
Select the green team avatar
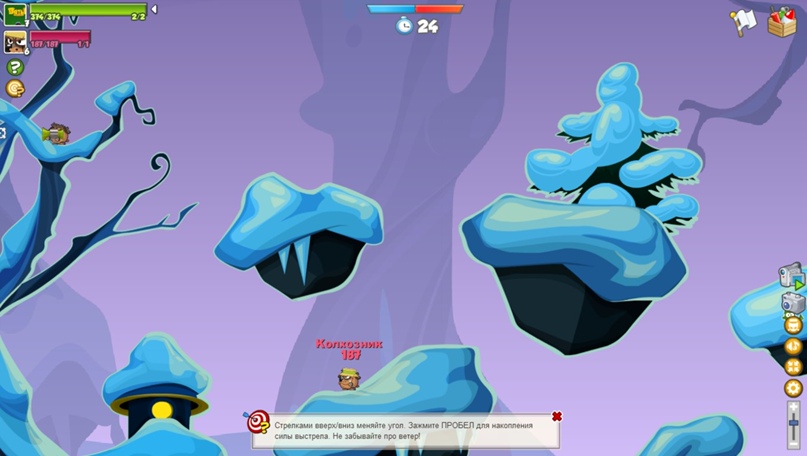pyautogui.click(x=14, y=13)
